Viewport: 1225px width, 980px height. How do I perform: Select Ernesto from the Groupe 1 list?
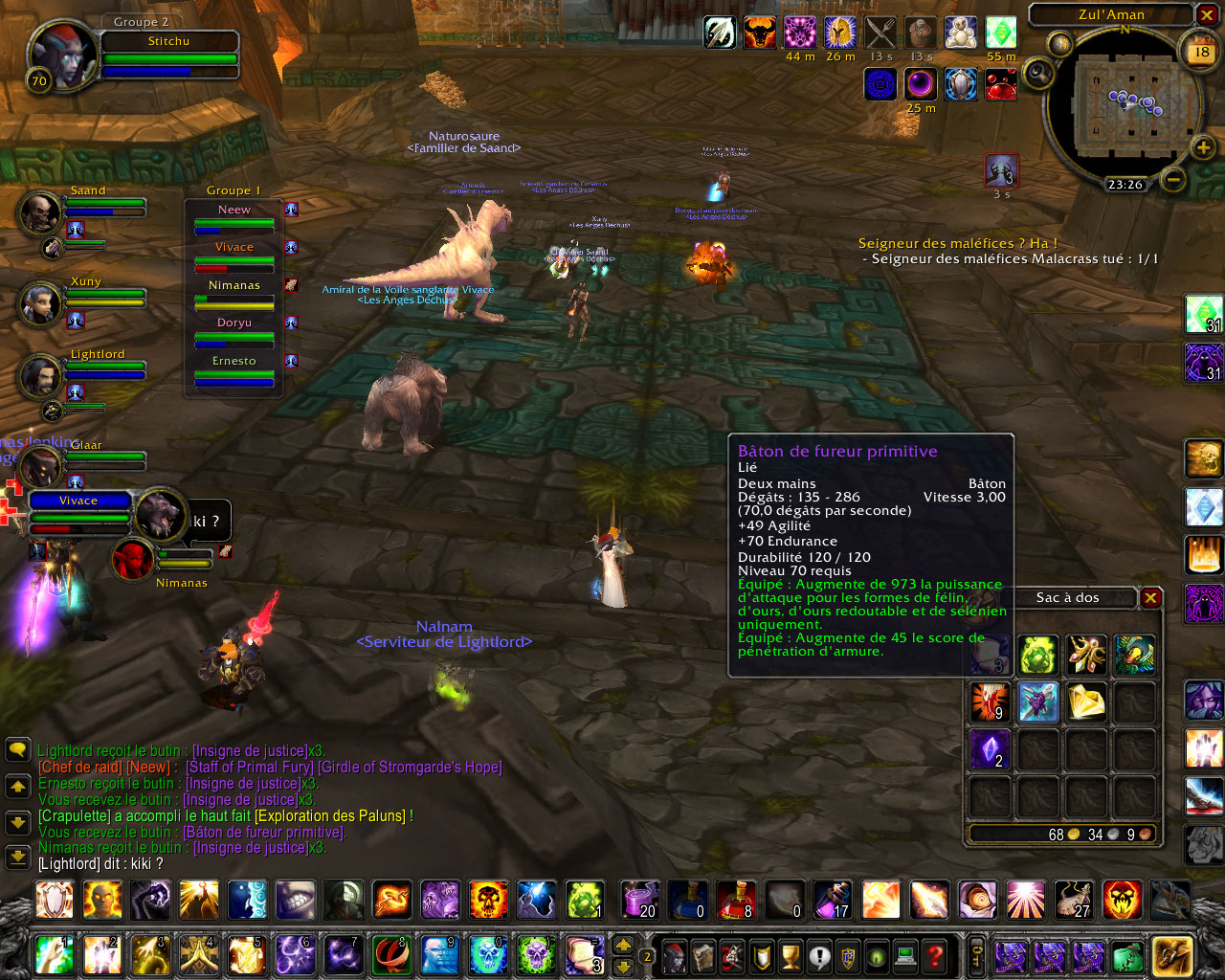coord(234,369)
